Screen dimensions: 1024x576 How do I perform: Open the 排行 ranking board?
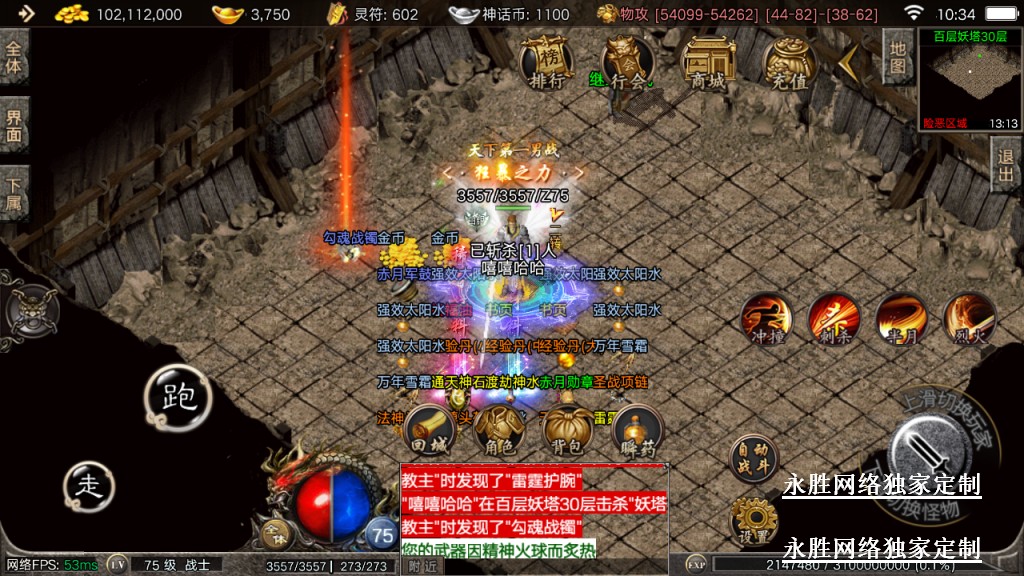[546, 63]
